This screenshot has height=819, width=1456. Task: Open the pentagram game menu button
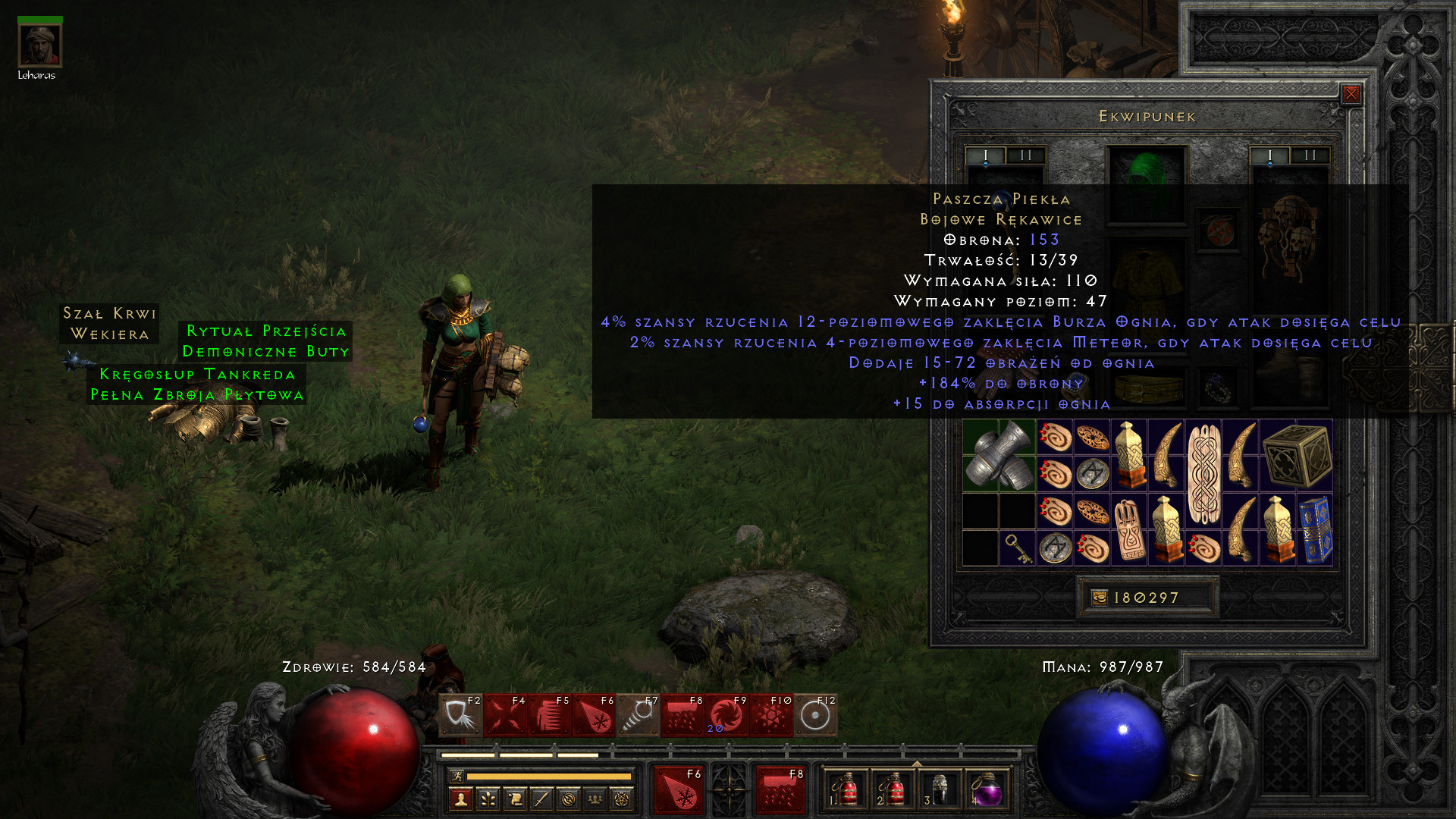coord(622,799)
